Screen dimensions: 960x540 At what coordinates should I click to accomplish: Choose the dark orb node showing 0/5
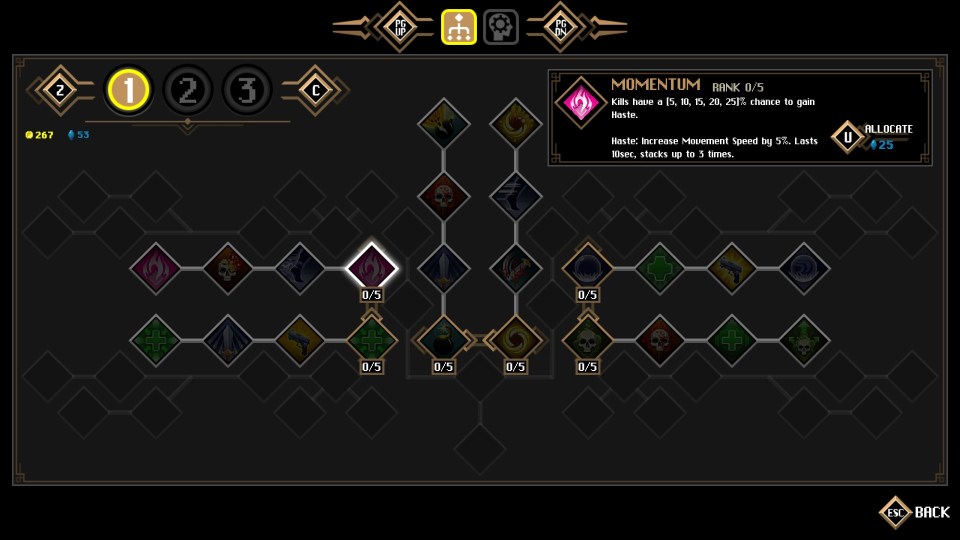(x=588, y=268)
